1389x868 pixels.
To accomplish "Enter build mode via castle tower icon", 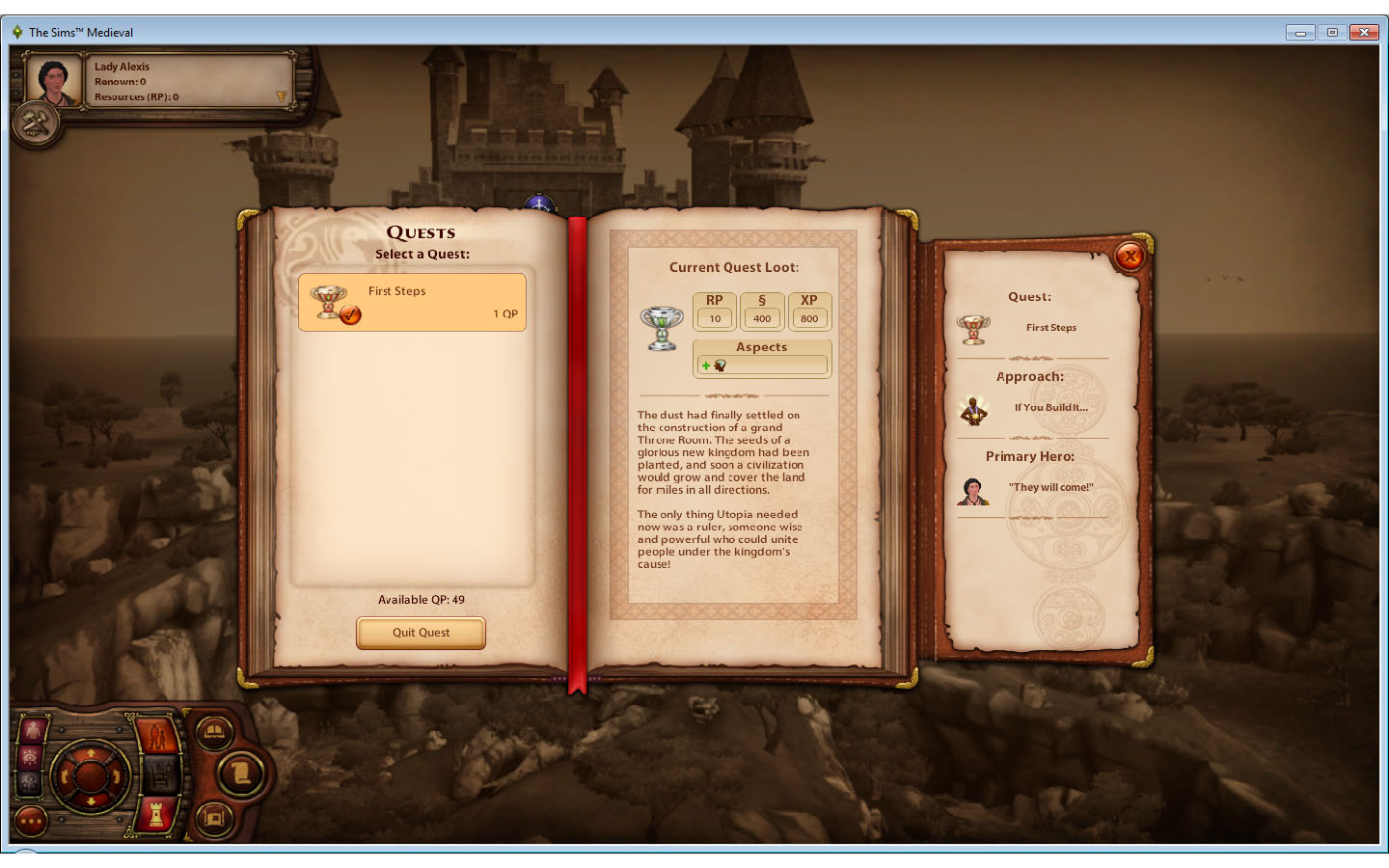I will pyautogui.click(x=155, y=816).
